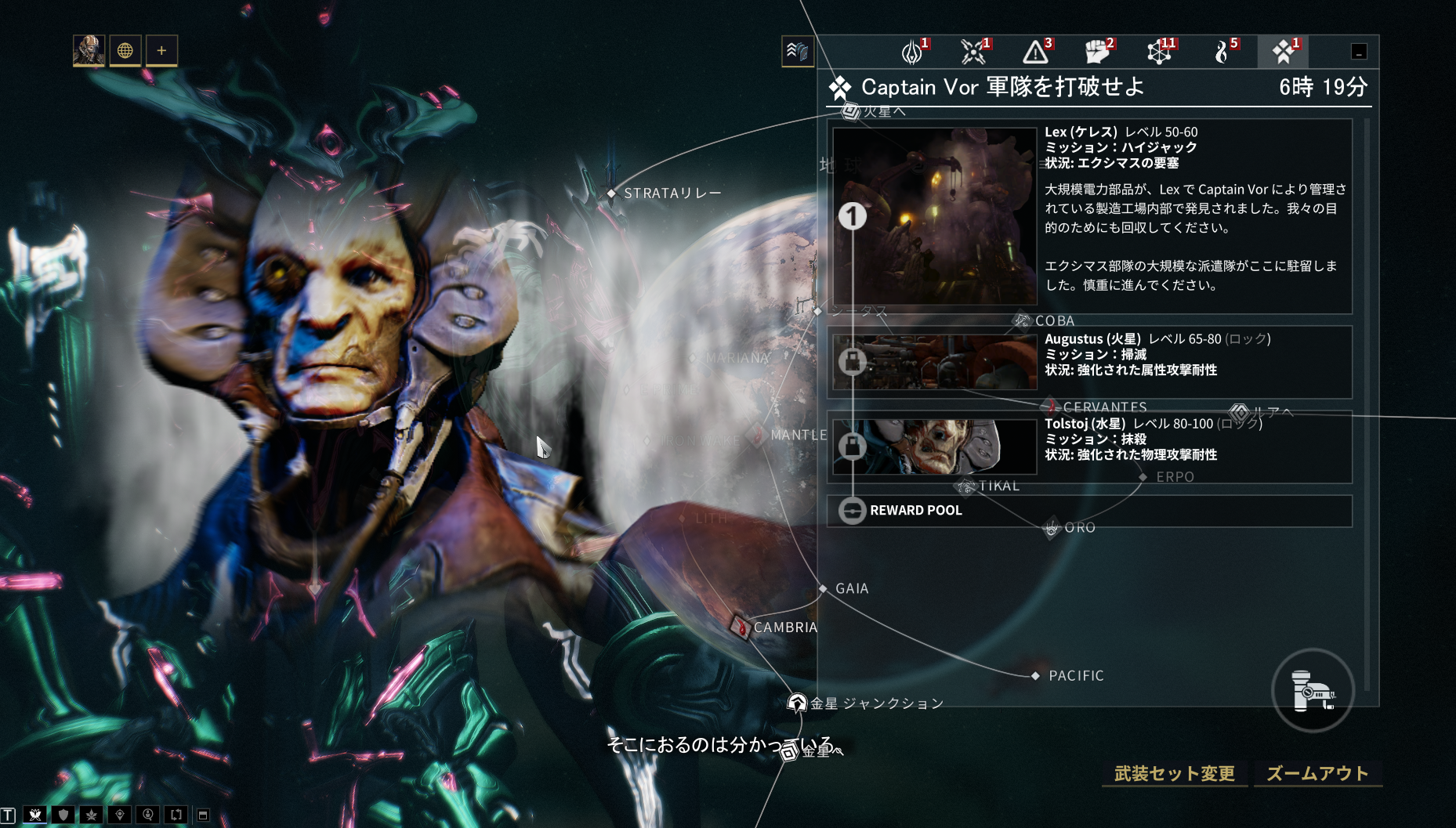Open the network nodes tab with 11
This screenshot has height=828, width=1456.
1160,52
